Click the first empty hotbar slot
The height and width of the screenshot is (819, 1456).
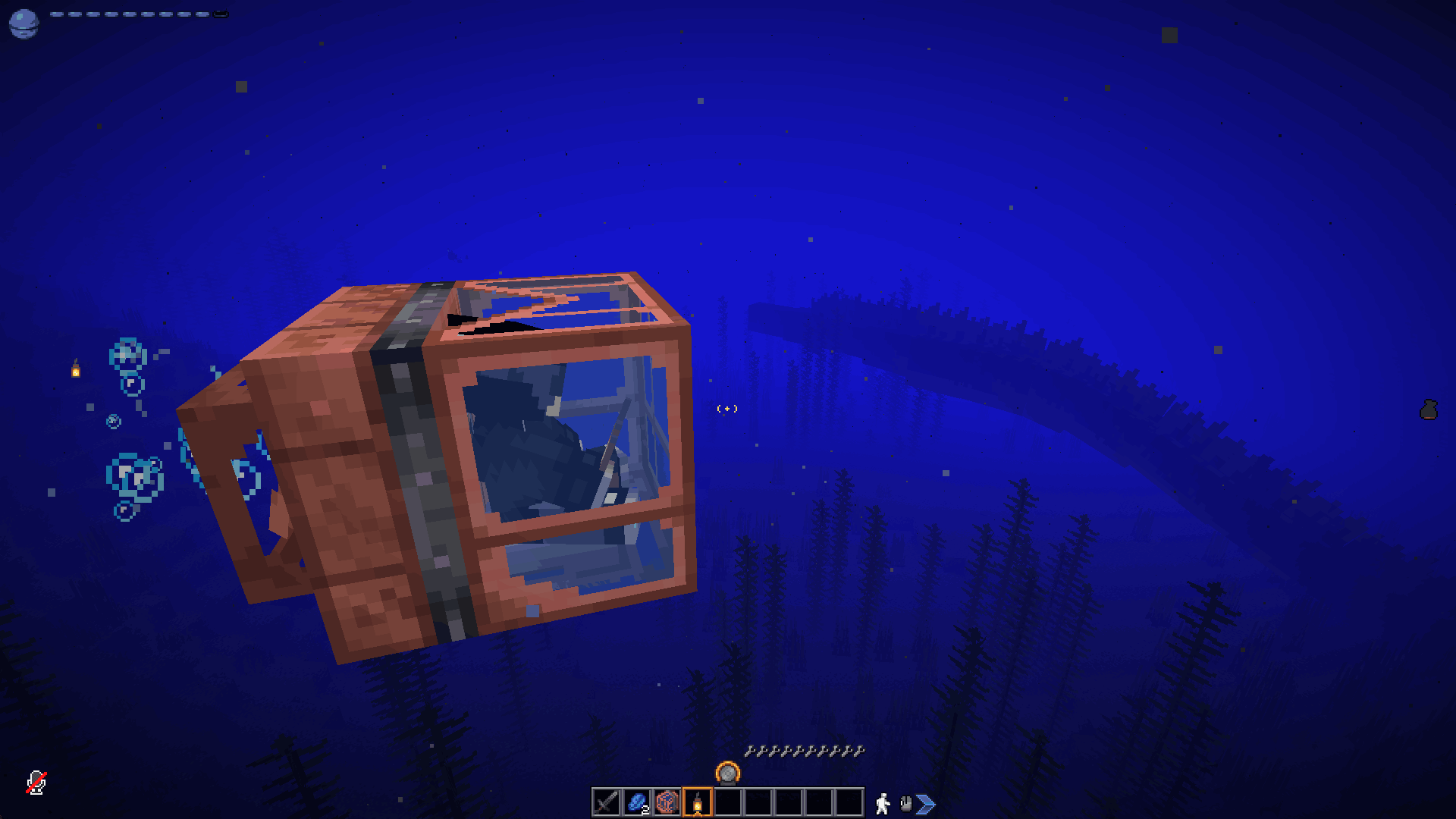pyautogui.click(x=728, y=802)
